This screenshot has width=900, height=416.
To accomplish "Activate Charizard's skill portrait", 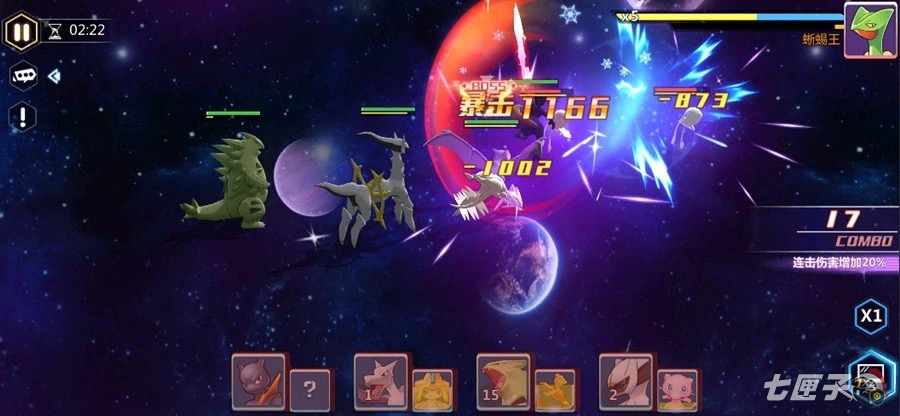I will tap(380, 381).
